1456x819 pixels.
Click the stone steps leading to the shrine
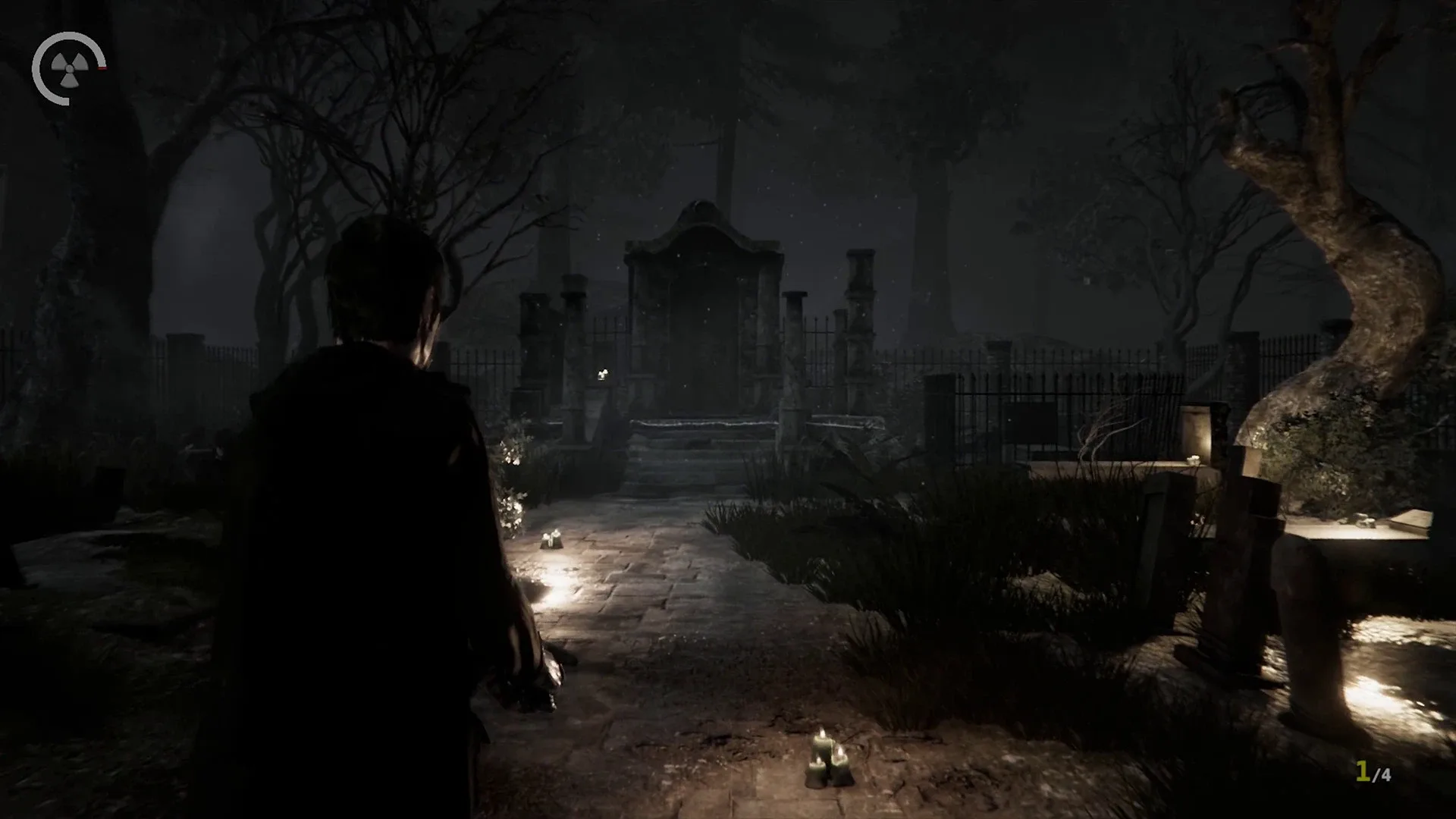(x=682, y=466)
